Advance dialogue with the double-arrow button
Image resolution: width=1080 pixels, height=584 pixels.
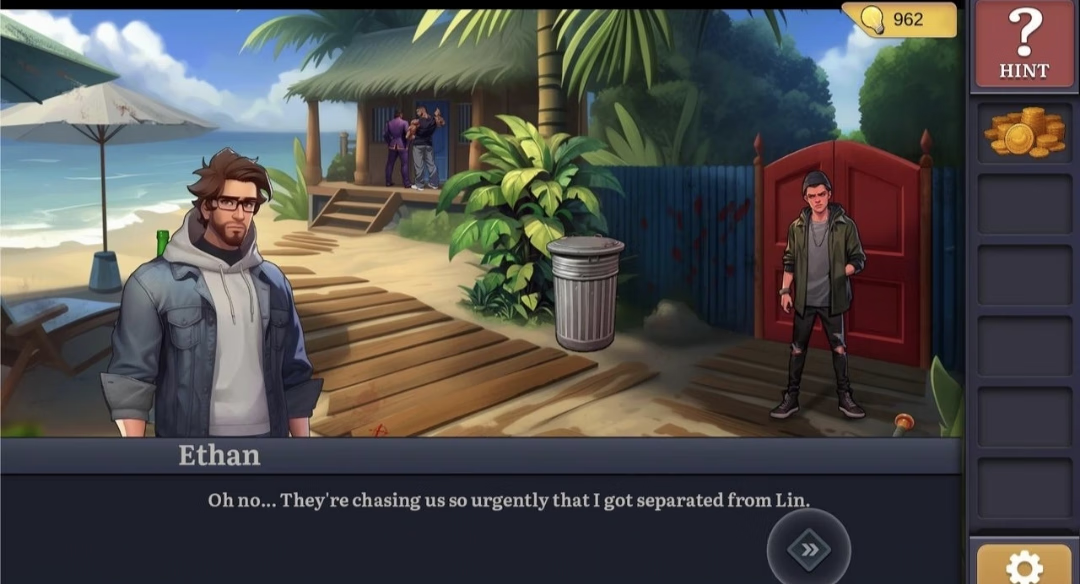808,549
